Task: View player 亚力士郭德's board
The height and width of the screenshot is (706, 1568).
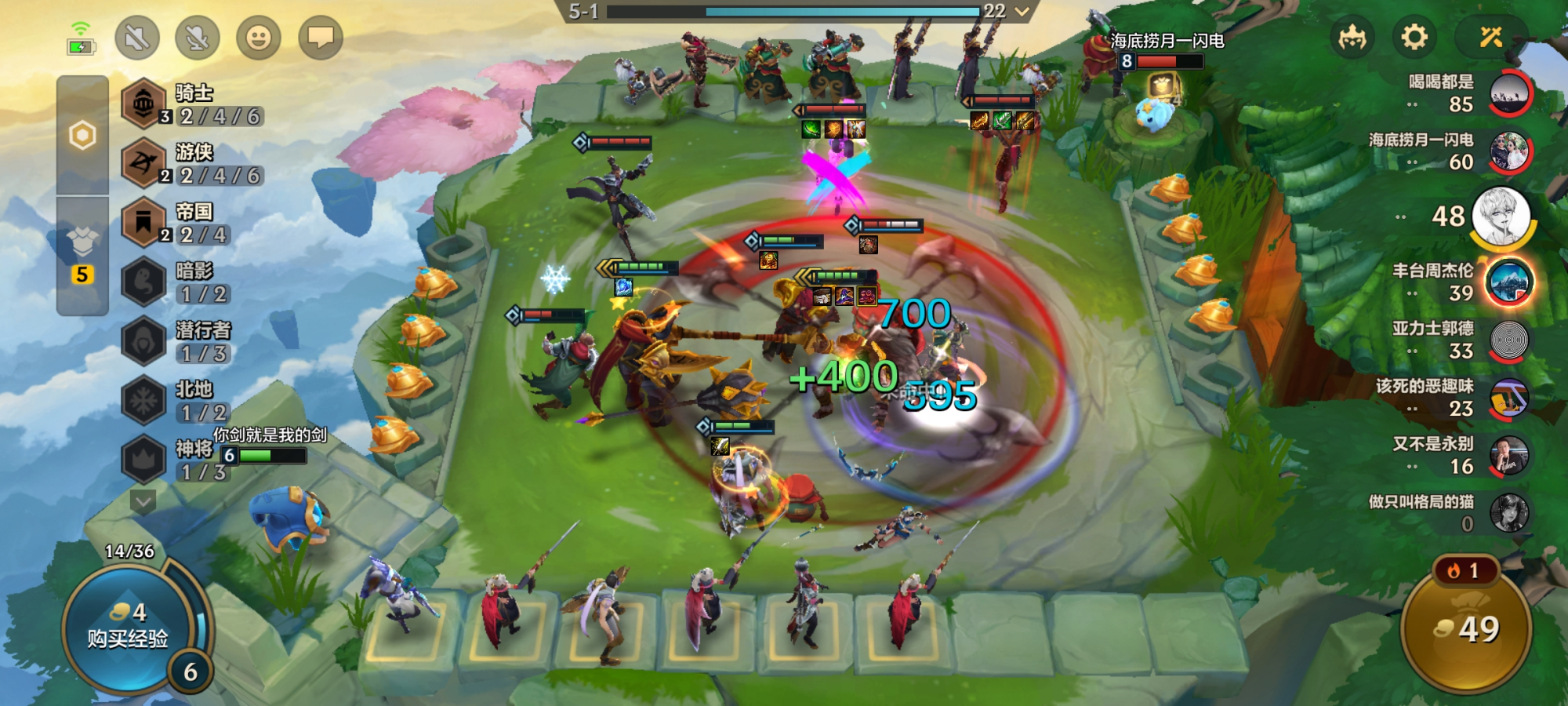Action: [1509, 340]
